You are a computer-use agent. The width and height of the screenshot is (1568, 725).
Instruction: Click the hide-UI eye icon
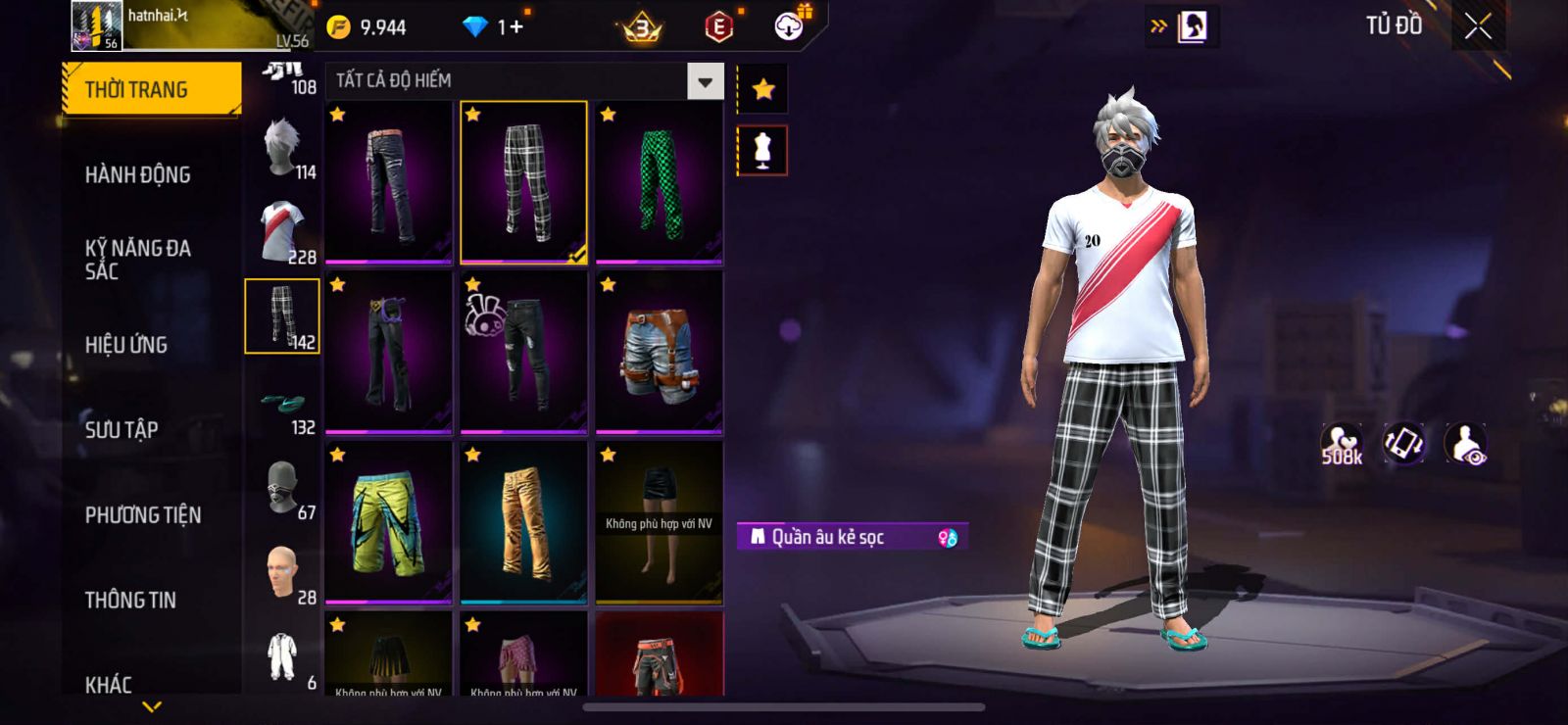coord(1466,445)
